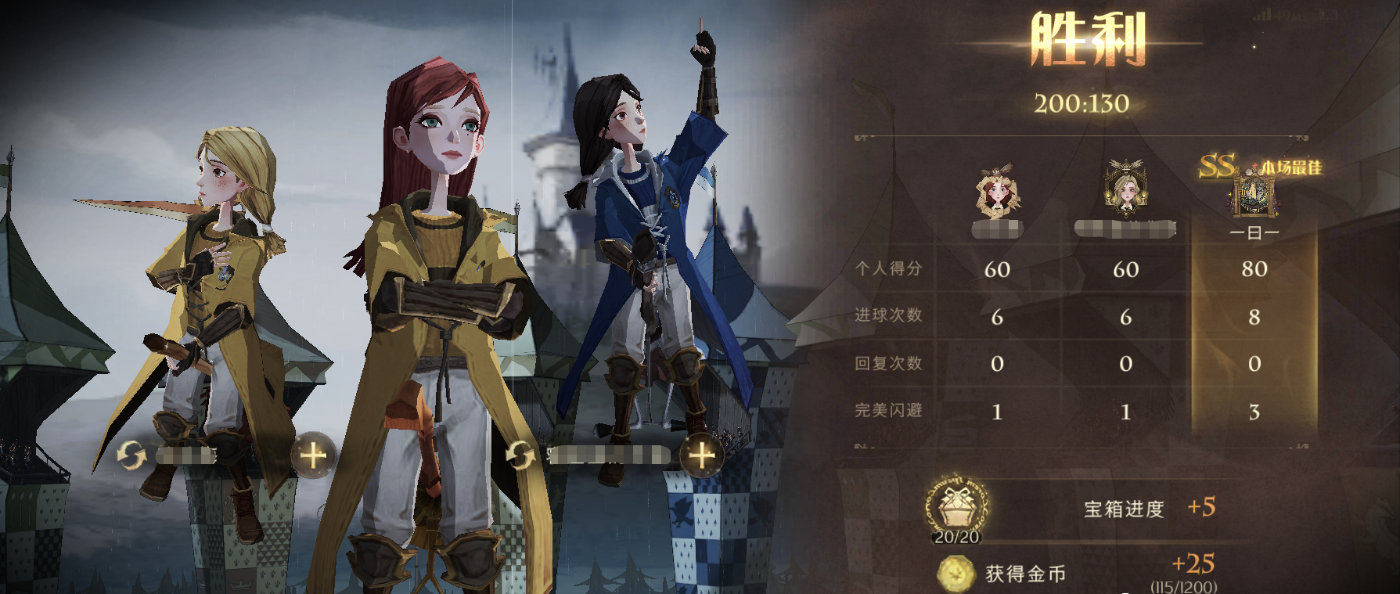
Task: Select the blonde player avatar in the scoreboard
Action: (1125, 192)
